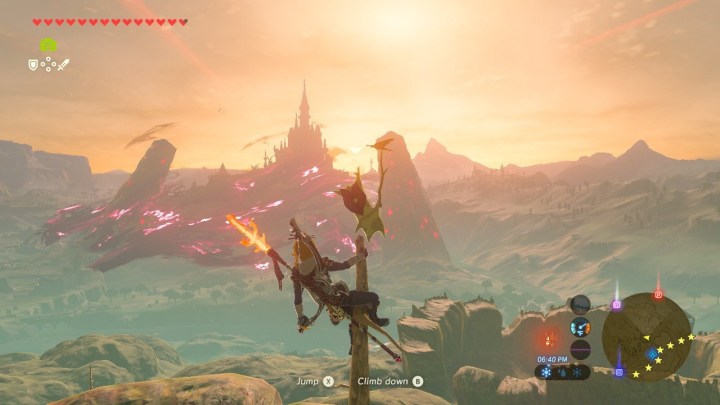Click the purple pin marker on the minimap
720x405 pixels.
616,303
